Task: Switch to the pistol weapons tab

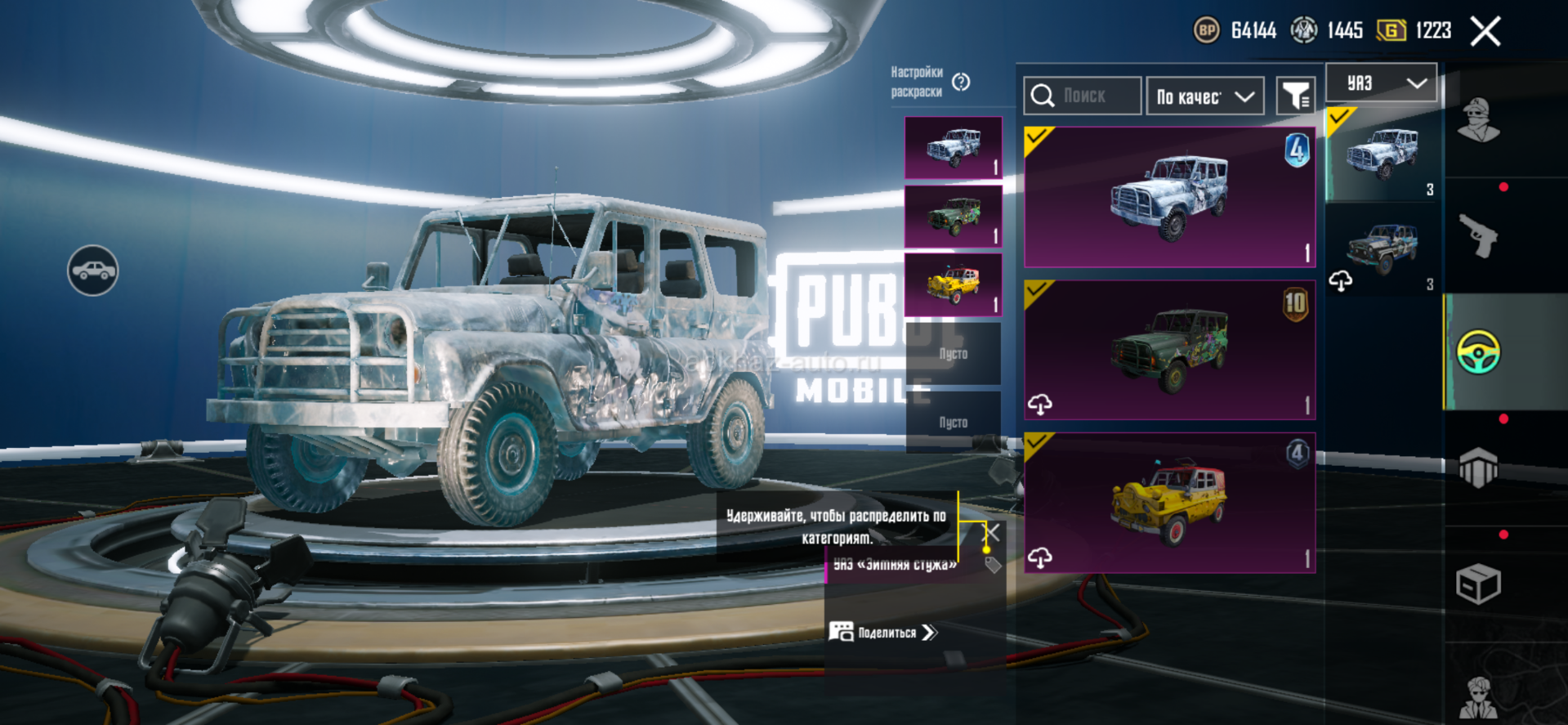Action: click(1479, 236)
